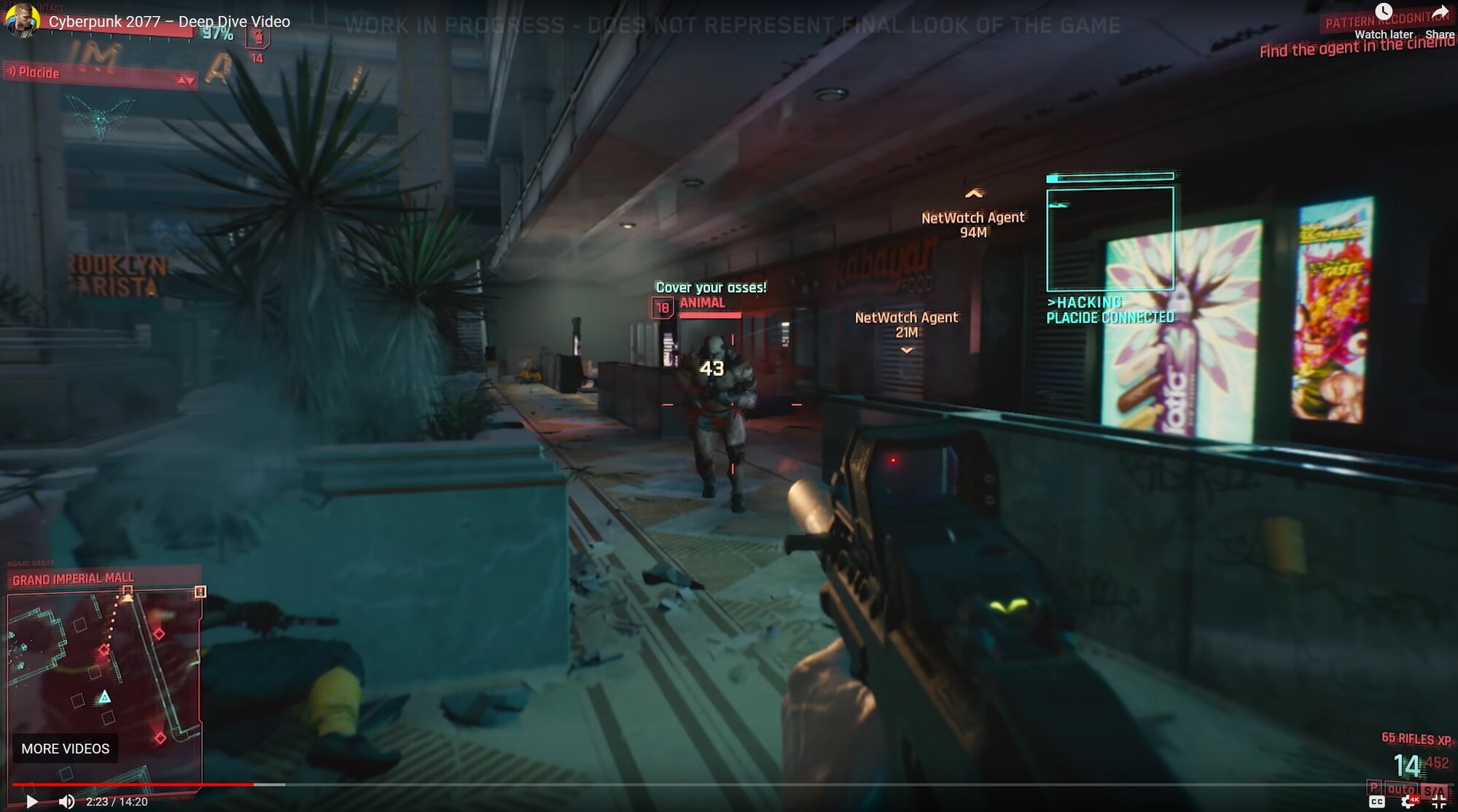Exit full screen mode
This screenshot has height=812, width=1458.
pos(1438,802)
